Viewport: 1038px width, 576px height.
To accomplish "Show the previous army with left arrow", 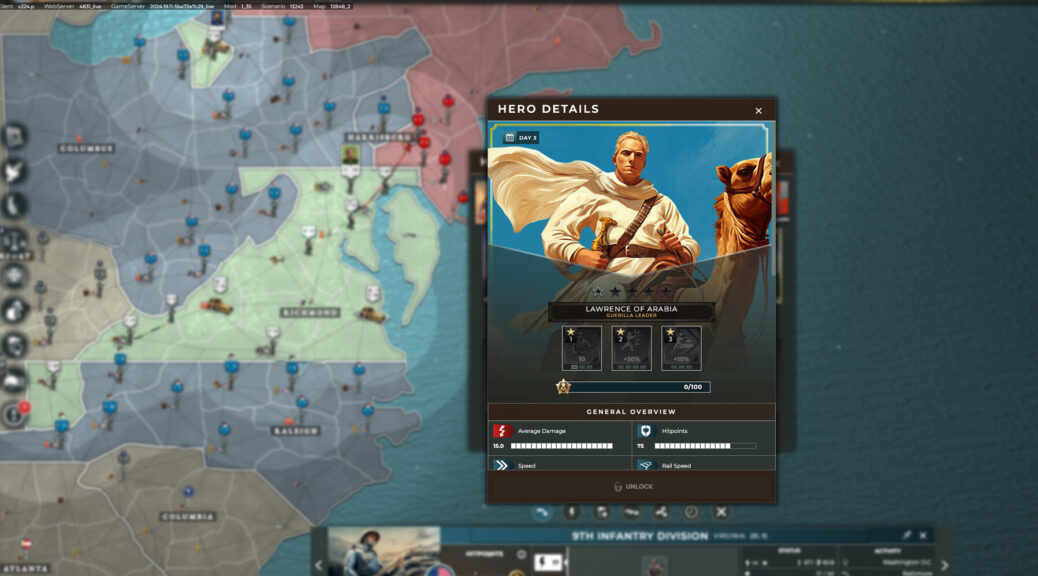I will [x=319, y=566].
